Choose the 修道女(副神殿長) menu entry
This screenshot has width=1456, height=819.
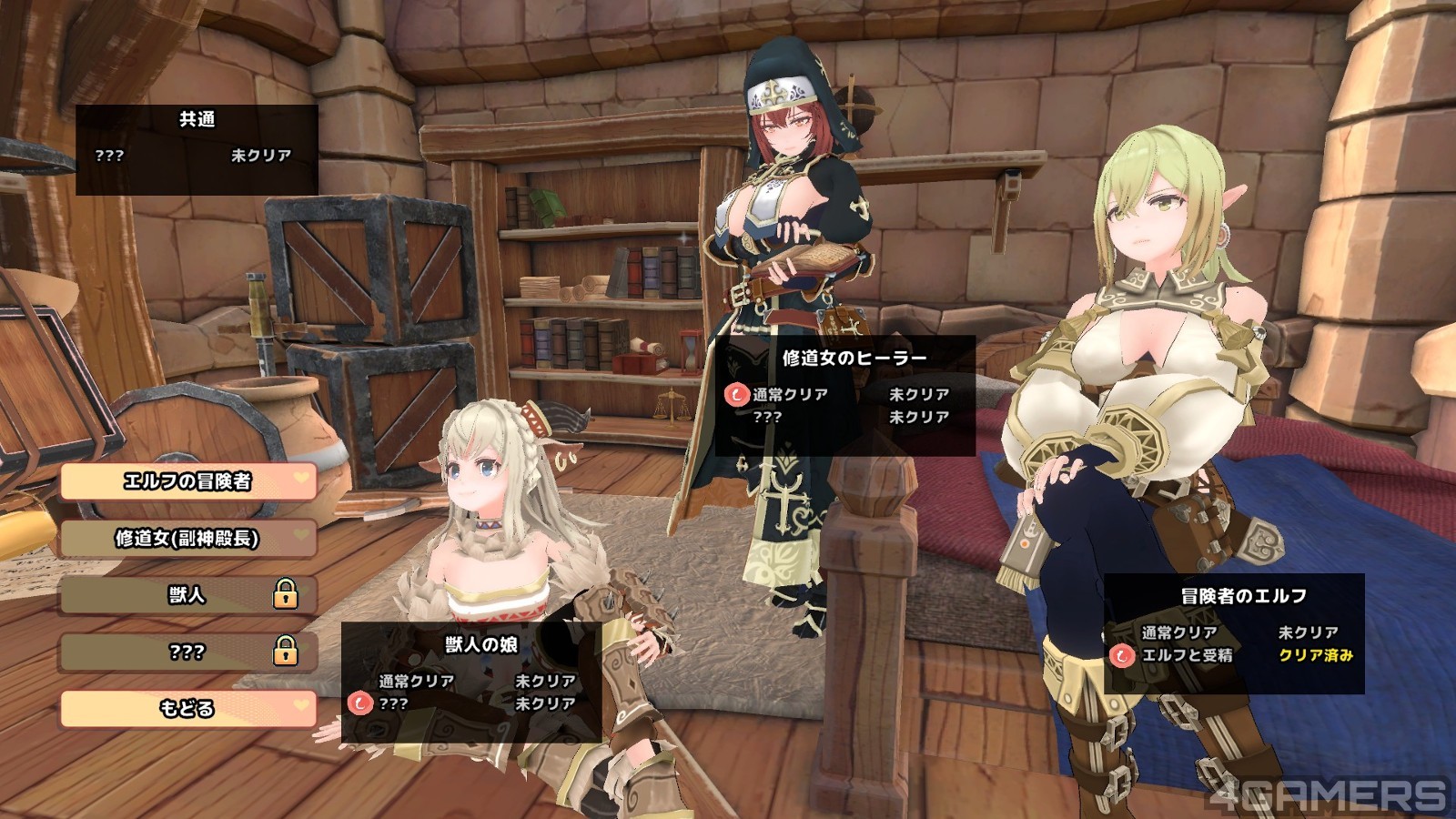[187, 539]
